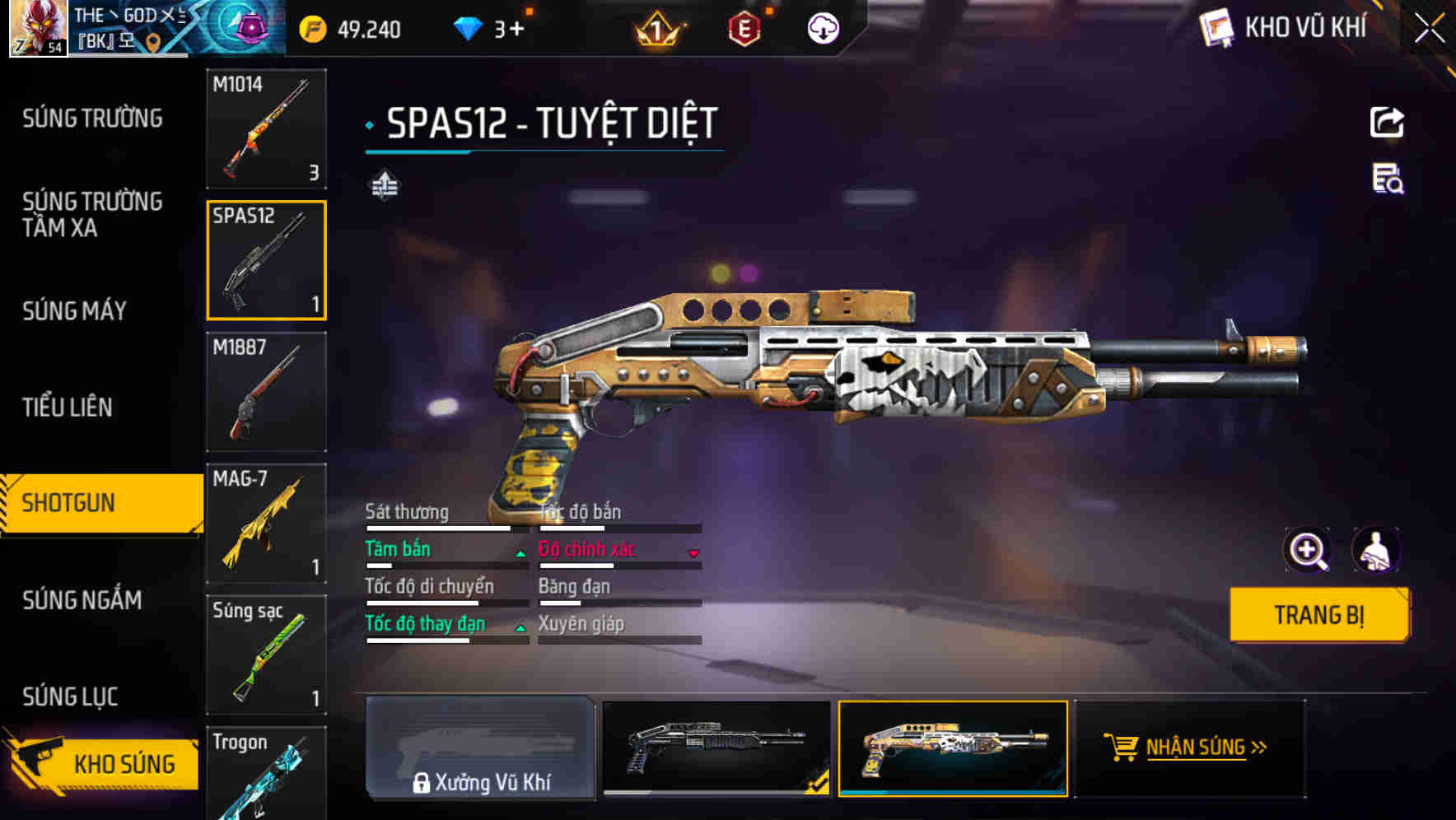Pick the Súng sạc weapon tile
The image size is (1456, 820).
pyautogui.click(x=266, y=655)
